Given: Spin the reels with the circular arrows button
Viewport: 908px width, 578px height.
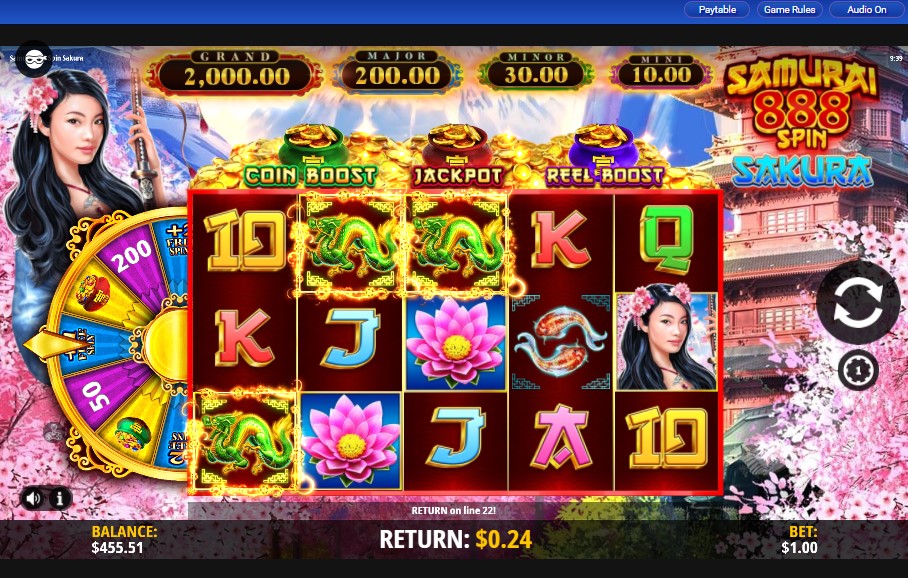Looking at the screenshot, I should tap(857, 304).
